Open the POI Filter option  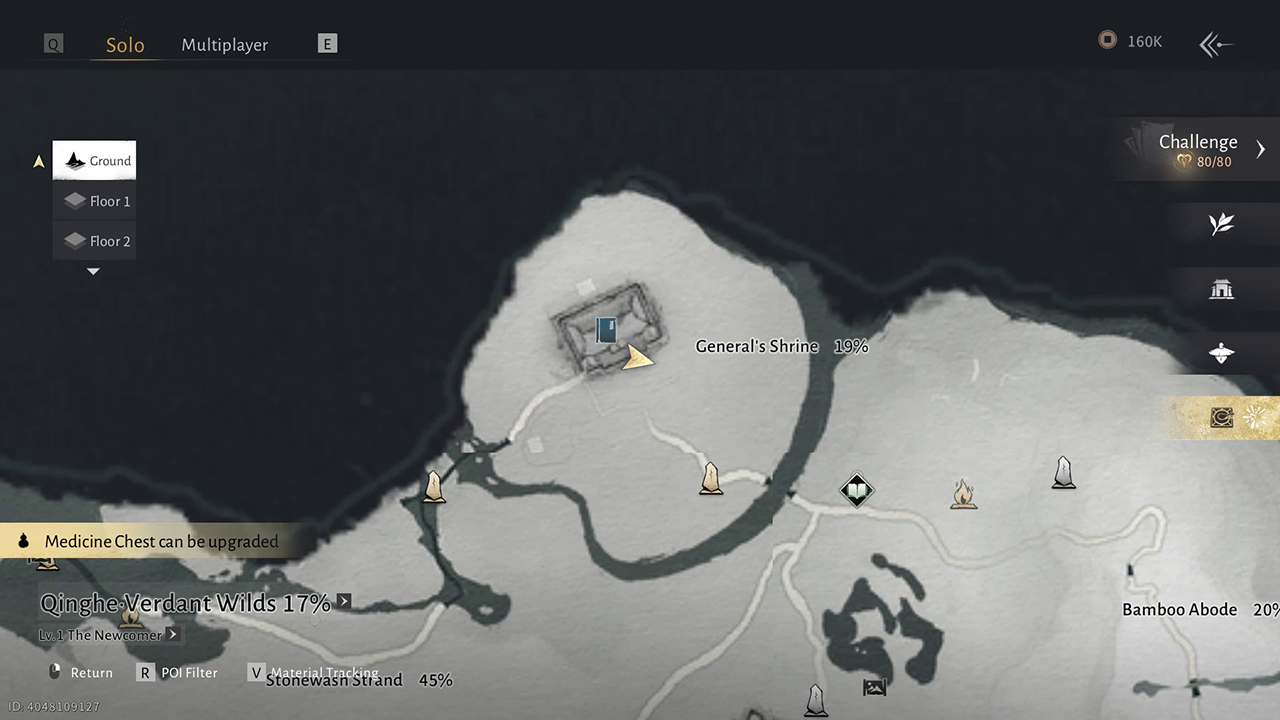[x=178, y=673]
